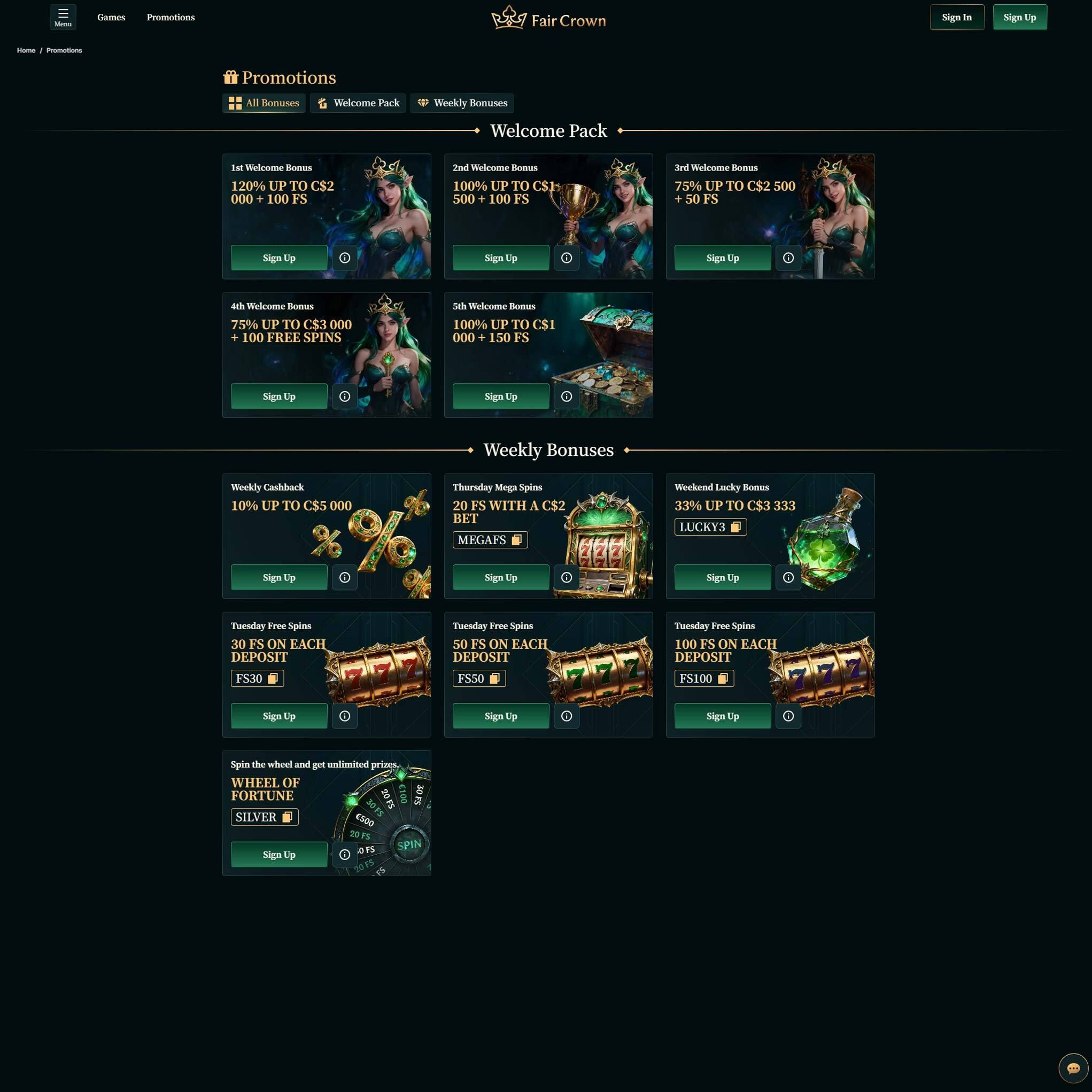Show info for the FS50 Tuesday Free Spins
The height and width of the screenshot is (1092, 1092).
coord(567,716)
